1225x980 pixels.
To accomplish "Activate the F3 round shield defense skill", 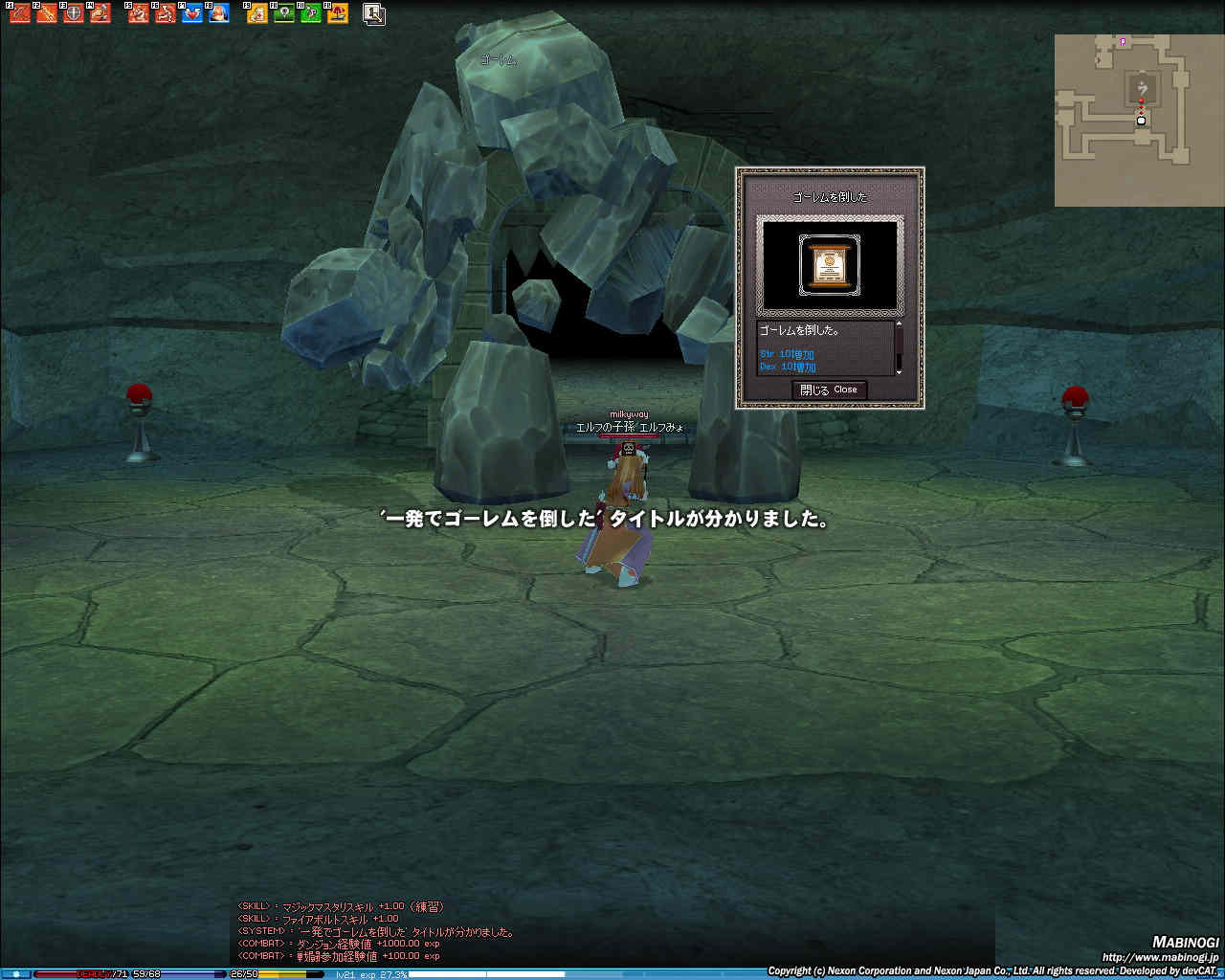I will (74, 13).
